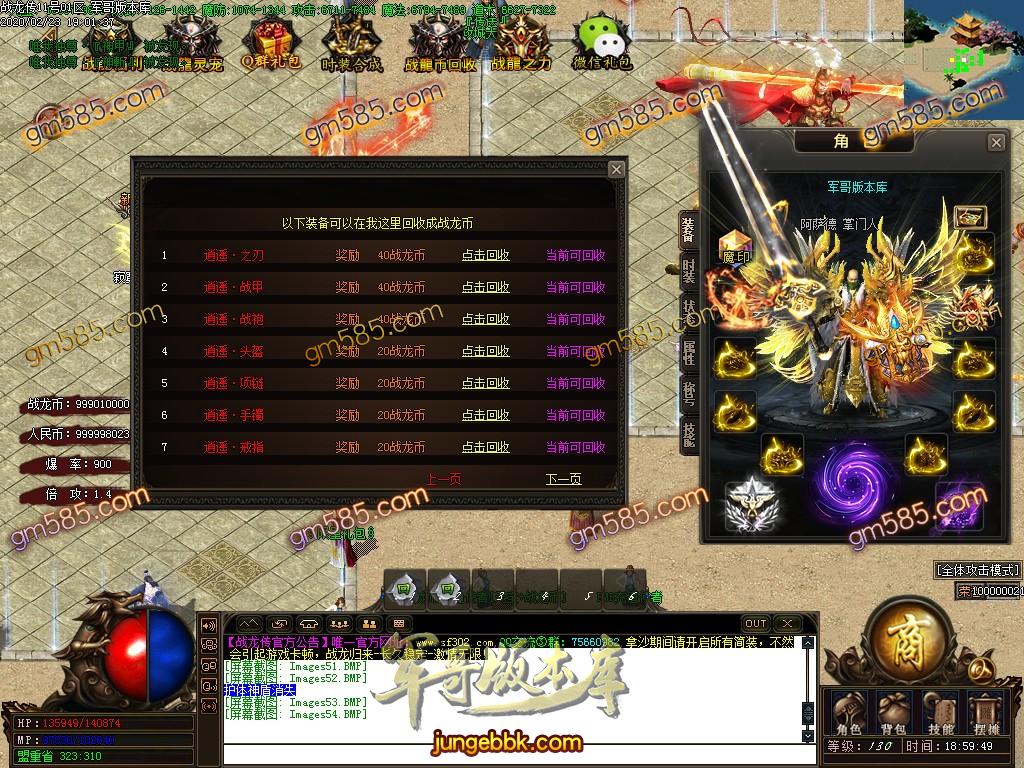Open the 背包 backpack button

coord(892,713)
